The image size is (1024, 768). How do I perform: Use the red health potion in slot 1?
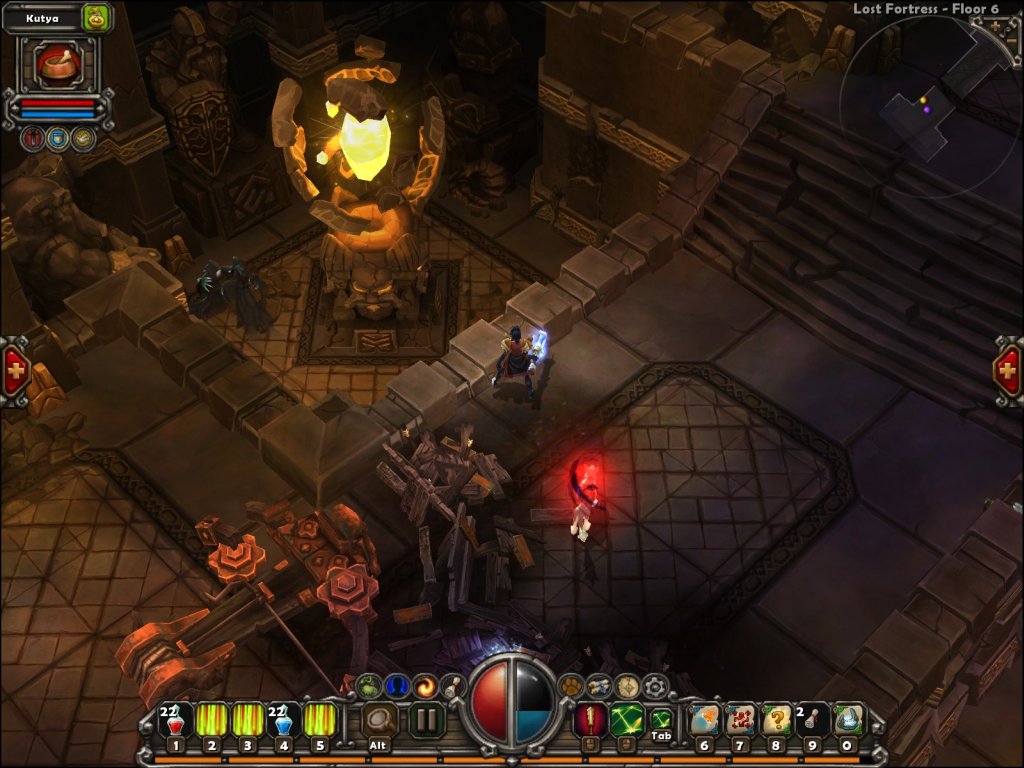coord(176,720)
